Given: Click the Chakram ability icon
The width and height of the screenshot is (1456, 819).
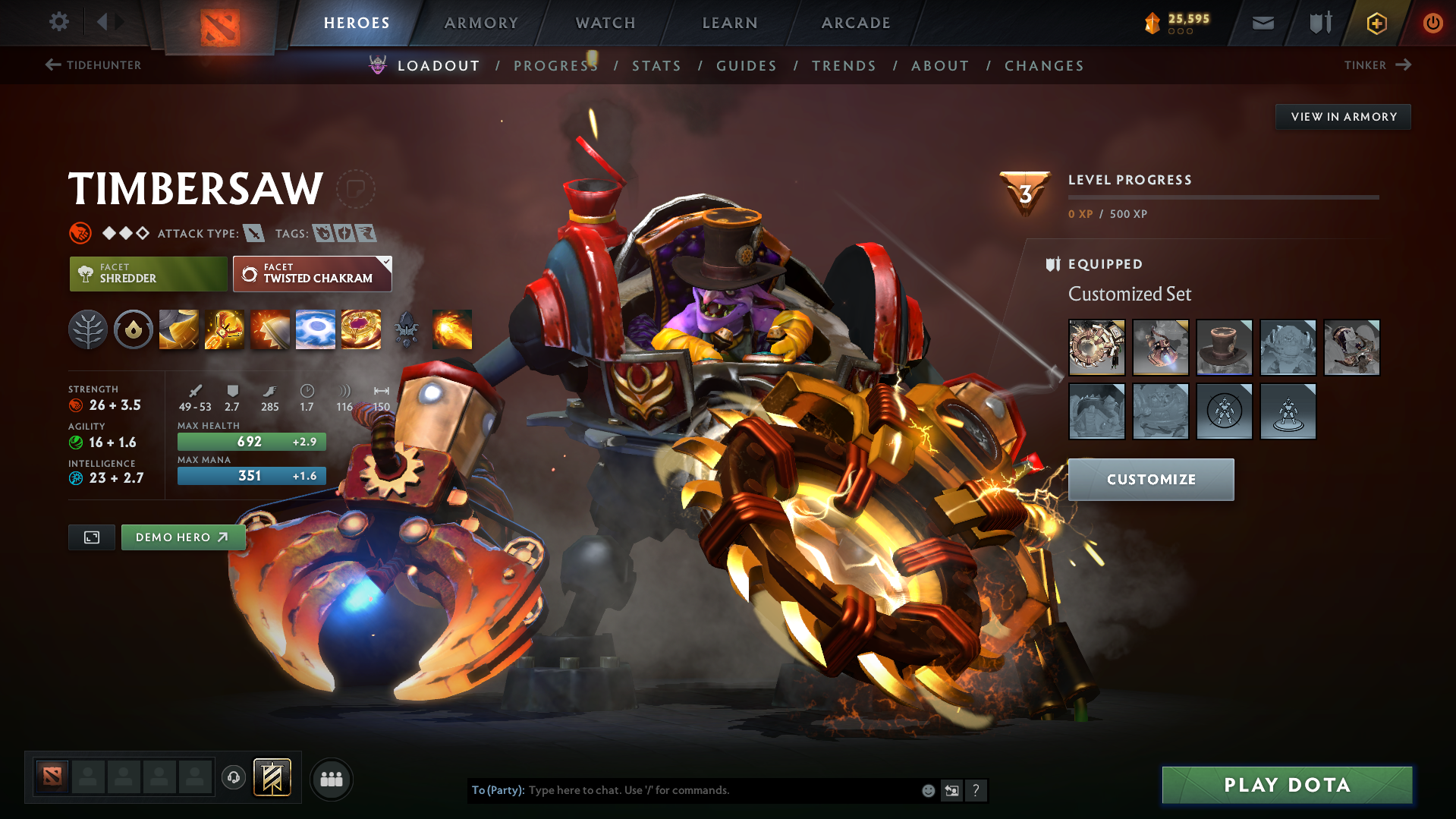Looking at the screenshot, I should (316, 329).
